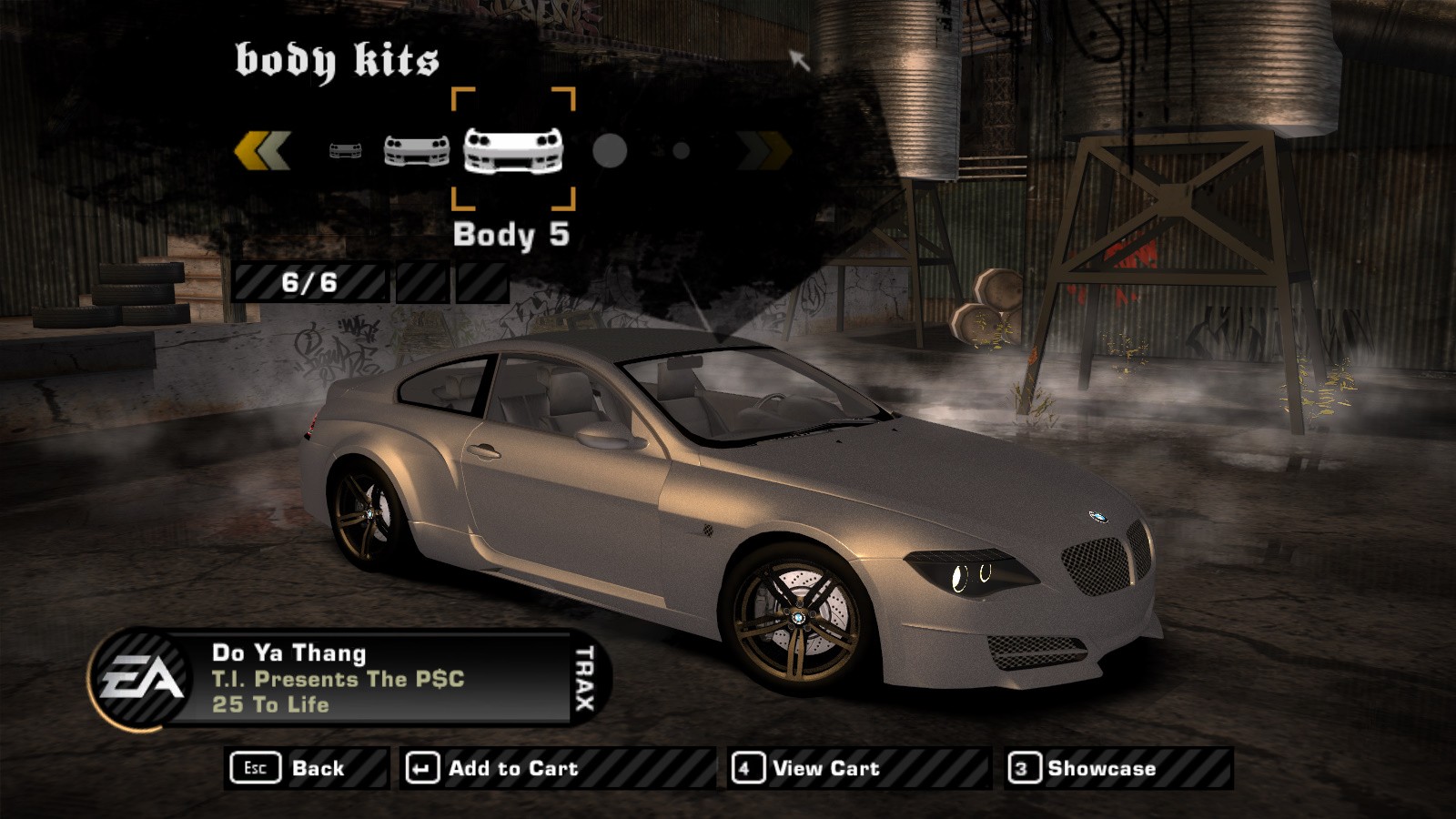Click the left yellow scroll arrows
This screenshot has height=819, width=1456.
coord(263,151)
